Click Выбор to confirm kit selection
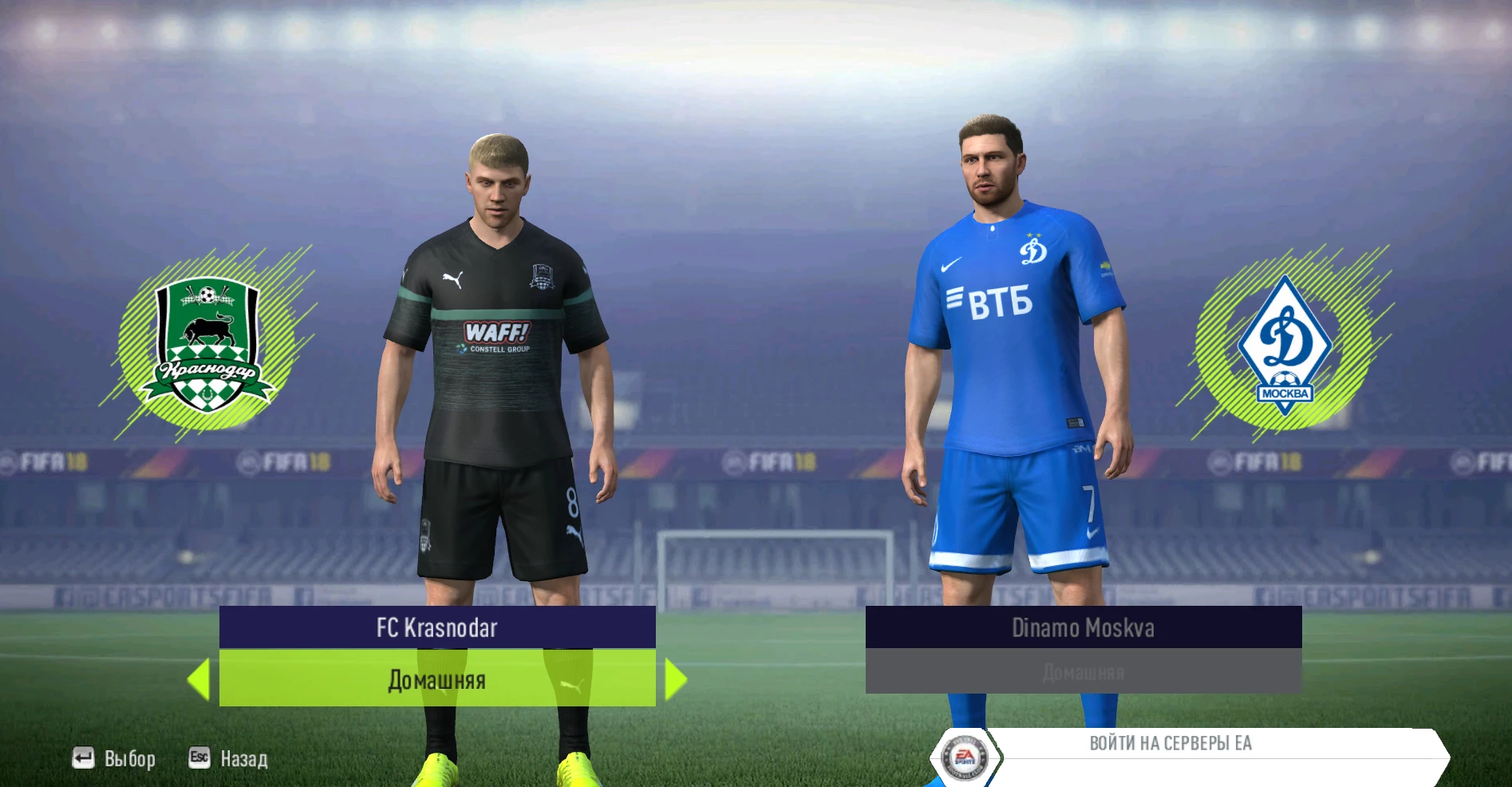 pyautogui.click(x=130, y=759)
